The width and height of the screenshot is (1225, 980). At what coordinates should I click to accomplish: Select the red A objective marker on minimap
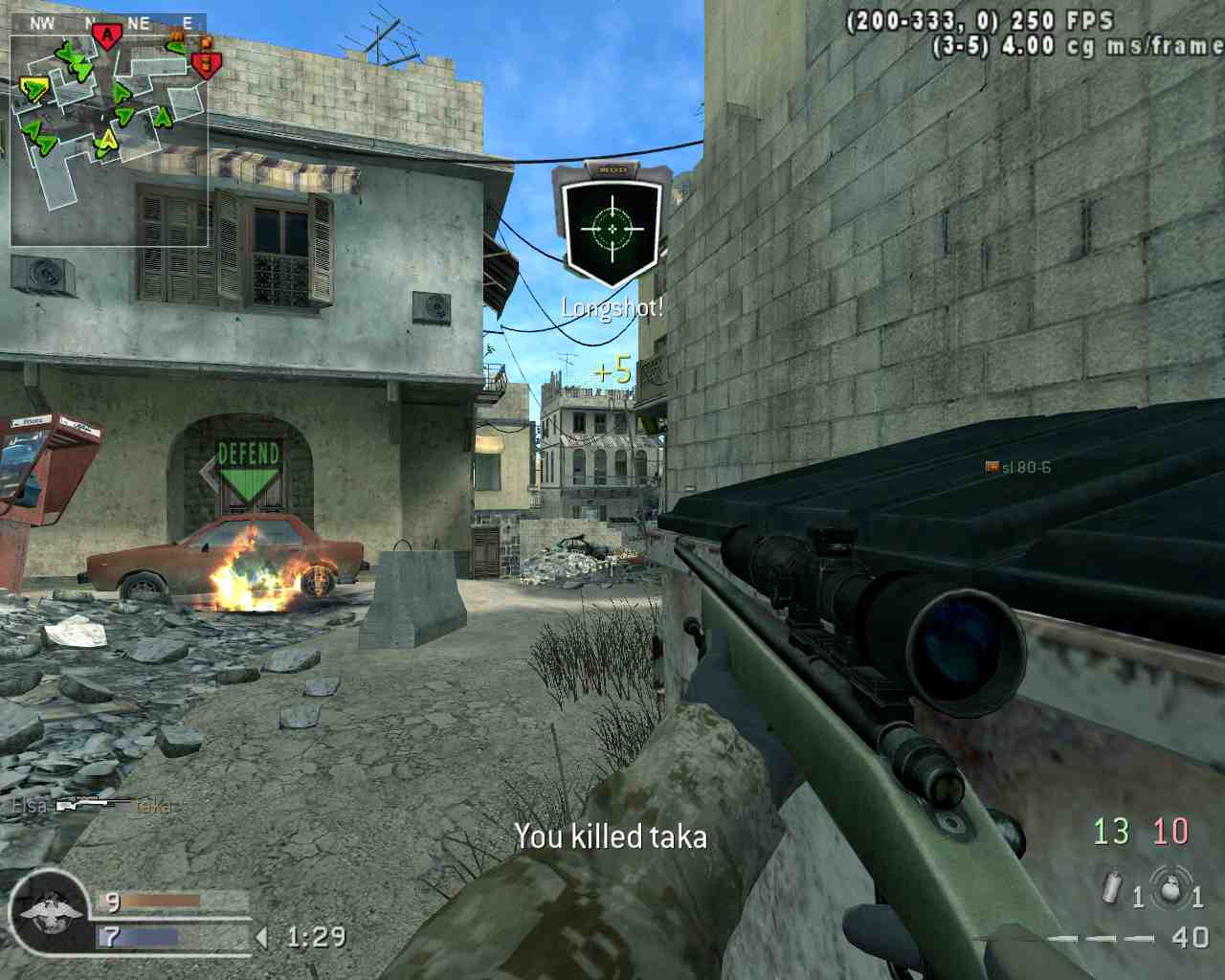107,37
